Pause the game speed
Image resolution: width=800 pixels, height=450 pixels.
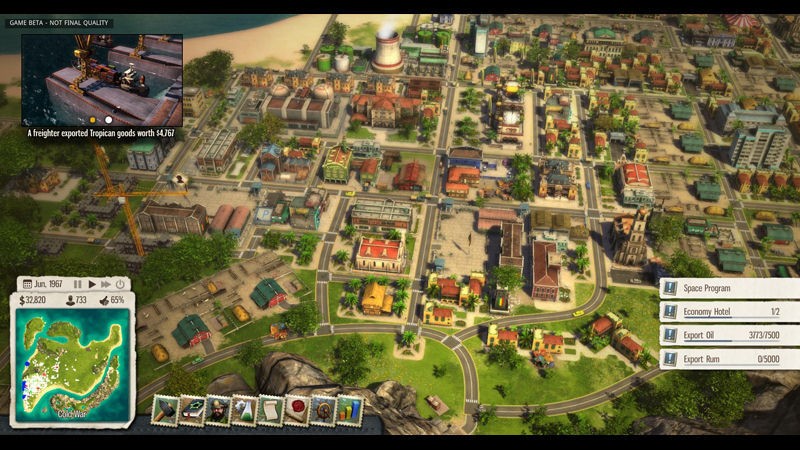point(78,285)
